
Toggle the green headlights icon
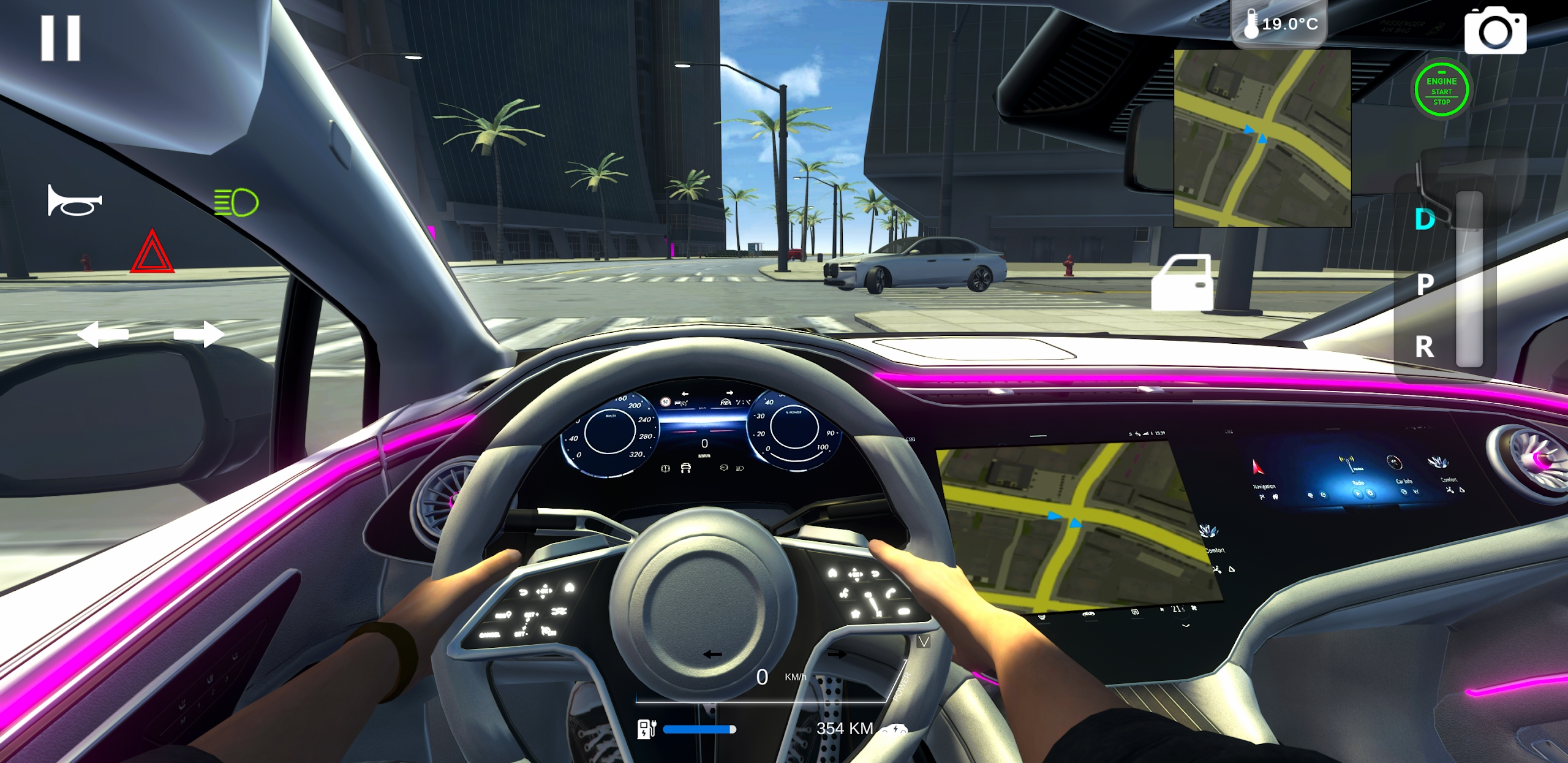click(x=236, y=202)
